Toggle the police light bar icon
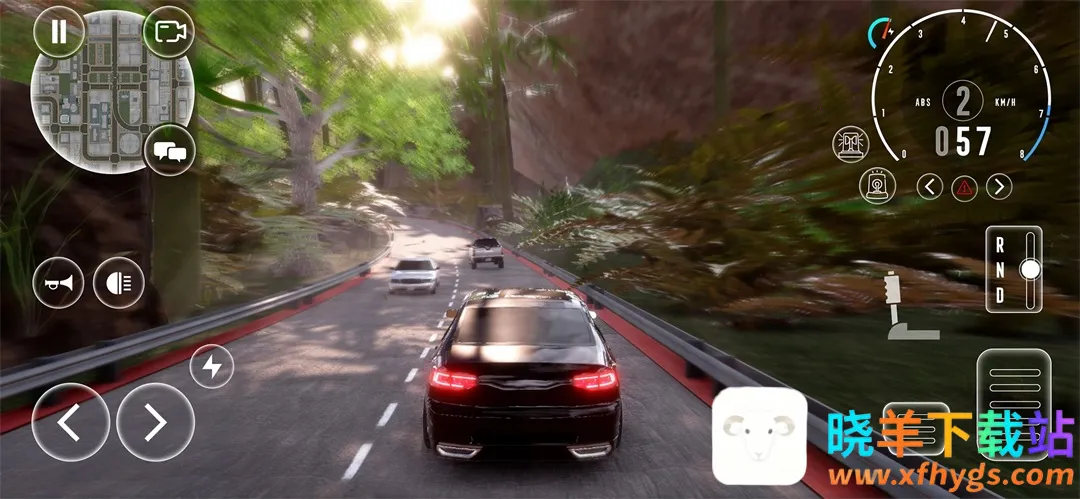Image resolution: width=1080 pixels, height=499 pixels. pyautogui.click(x=850, y=145)
